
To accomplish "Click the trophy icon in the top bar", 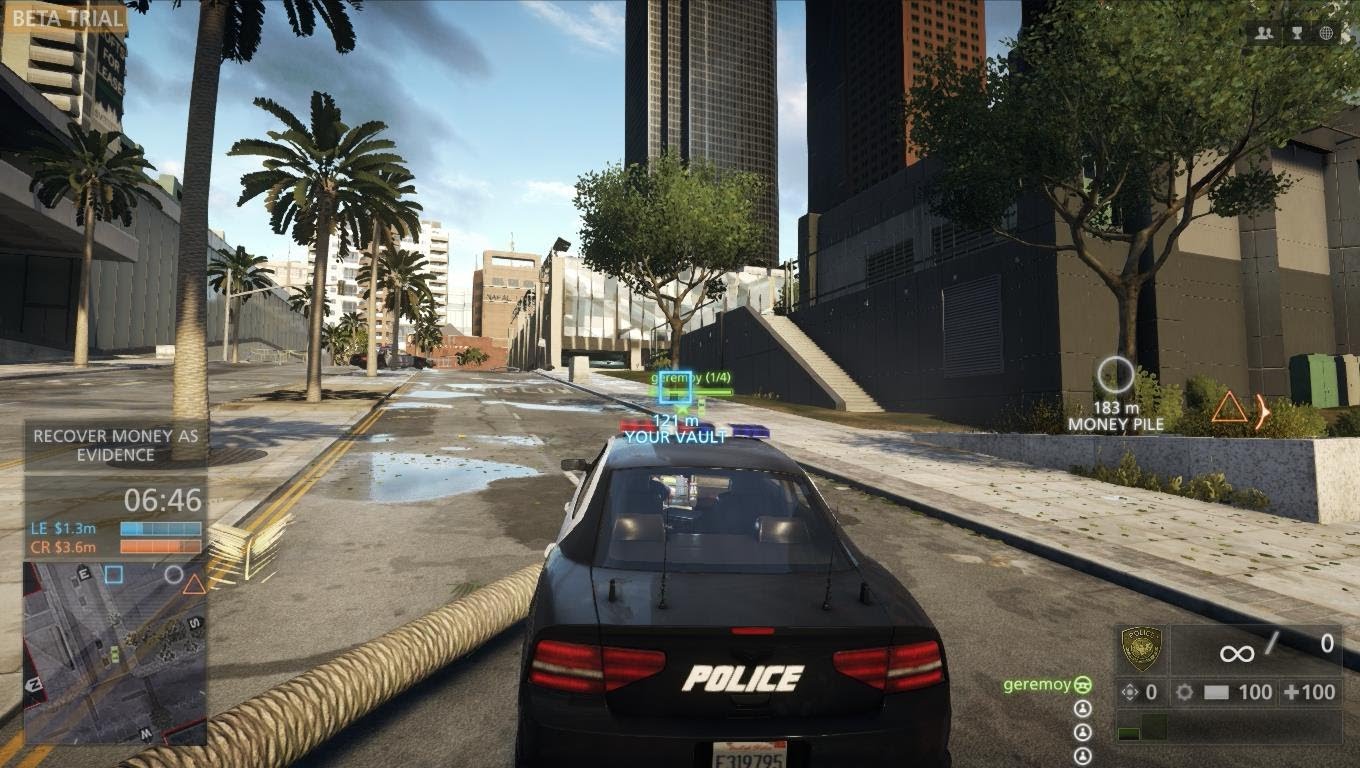I will pyautogui.click(x=1296, y=33).
